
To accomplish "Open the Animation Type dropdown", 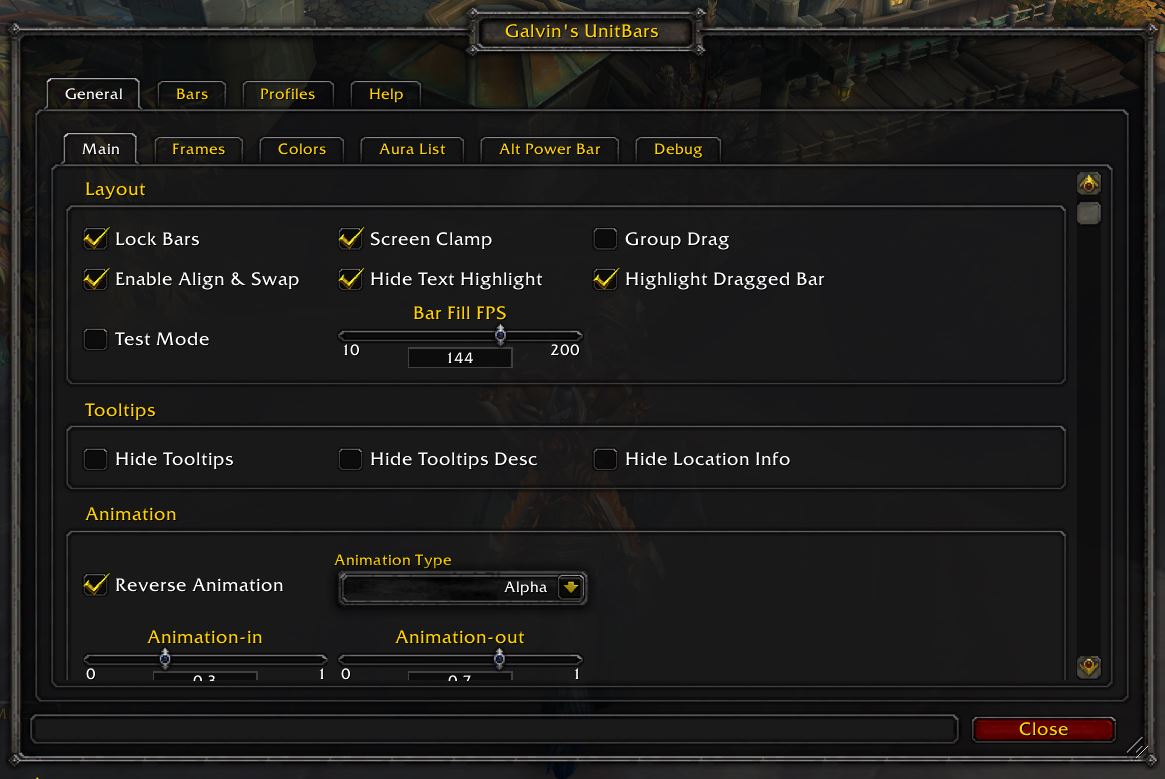I will [x=570, y=588].
